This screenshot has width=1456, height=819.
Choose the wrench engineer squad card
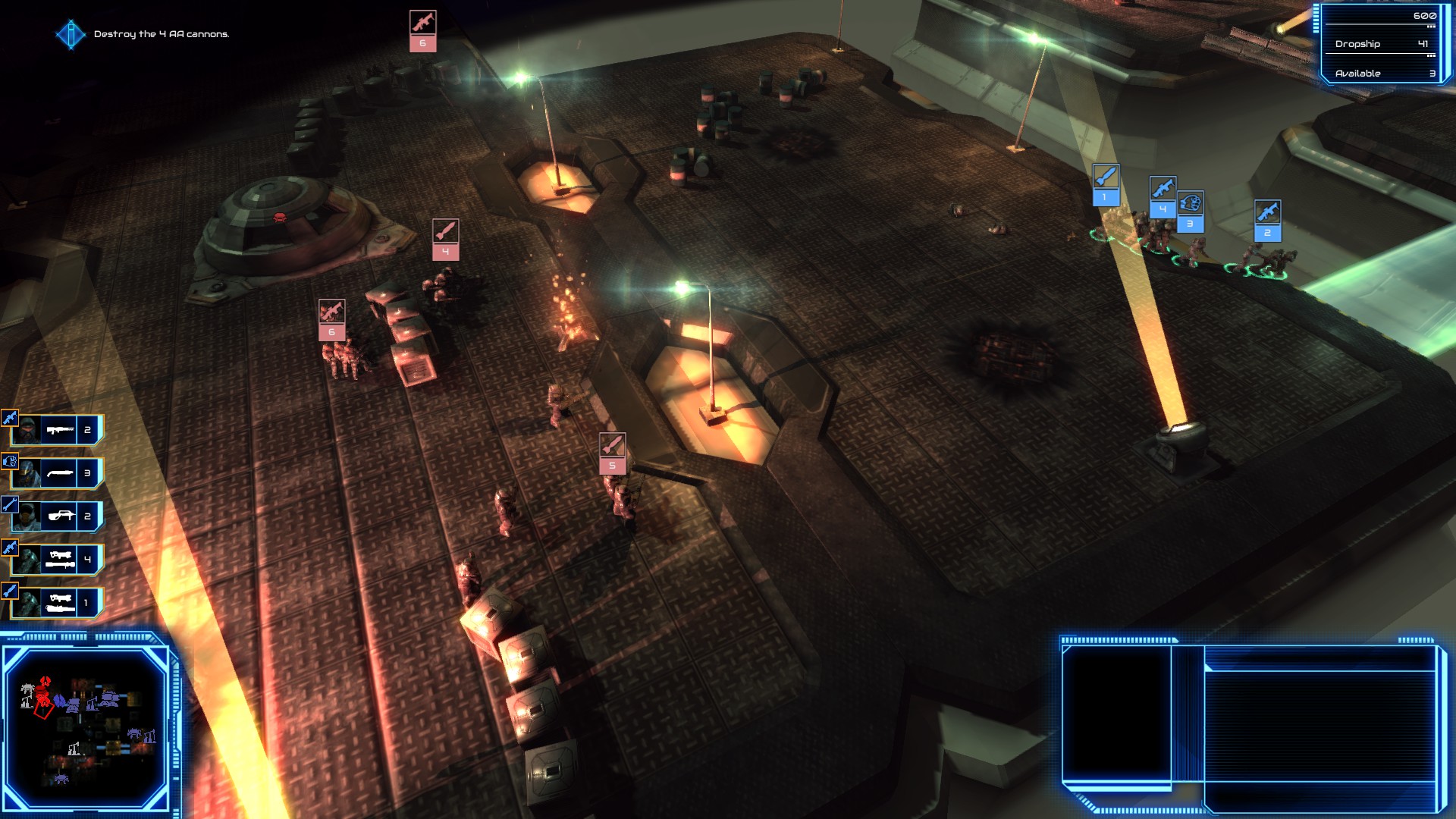tap(58, 516)
